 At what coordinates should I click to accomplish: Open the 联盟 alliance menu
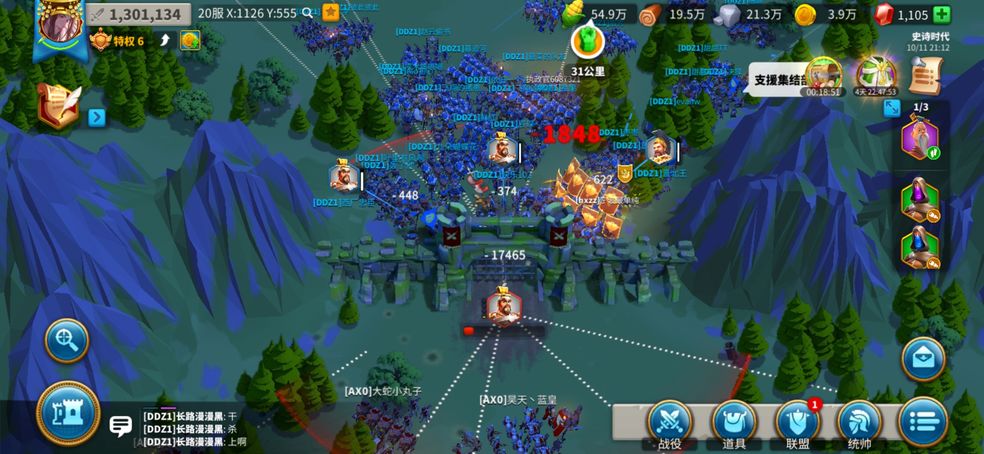click(x=797, y=424)
